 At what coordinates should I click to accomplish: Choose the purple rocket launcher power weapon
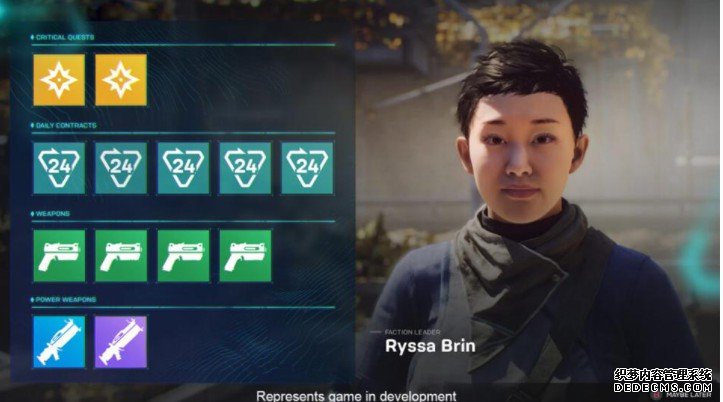(x=121, y=342)
